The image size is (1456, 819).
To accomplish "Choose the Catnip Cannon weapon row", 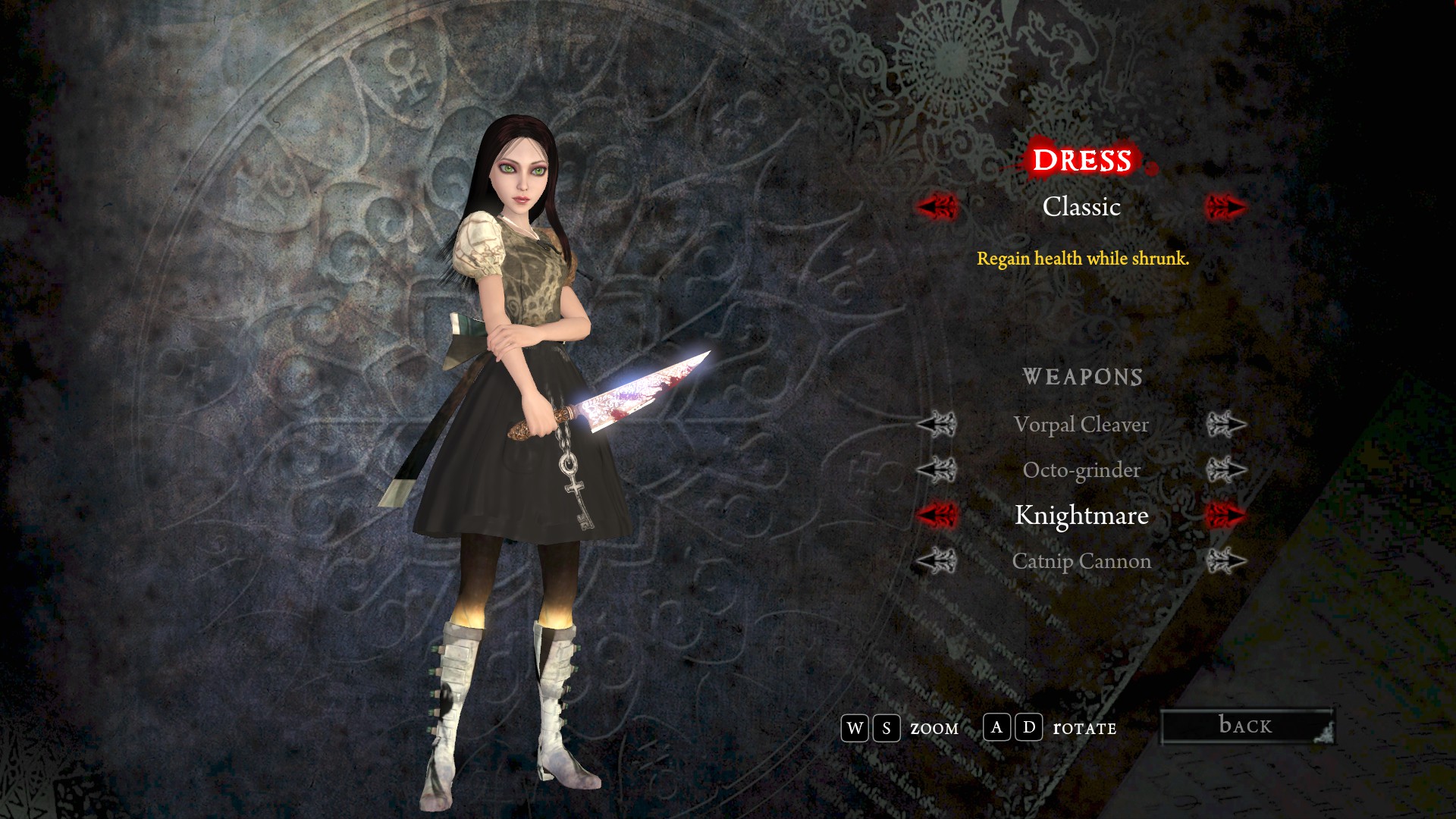I will click(x=1081, y=561).
